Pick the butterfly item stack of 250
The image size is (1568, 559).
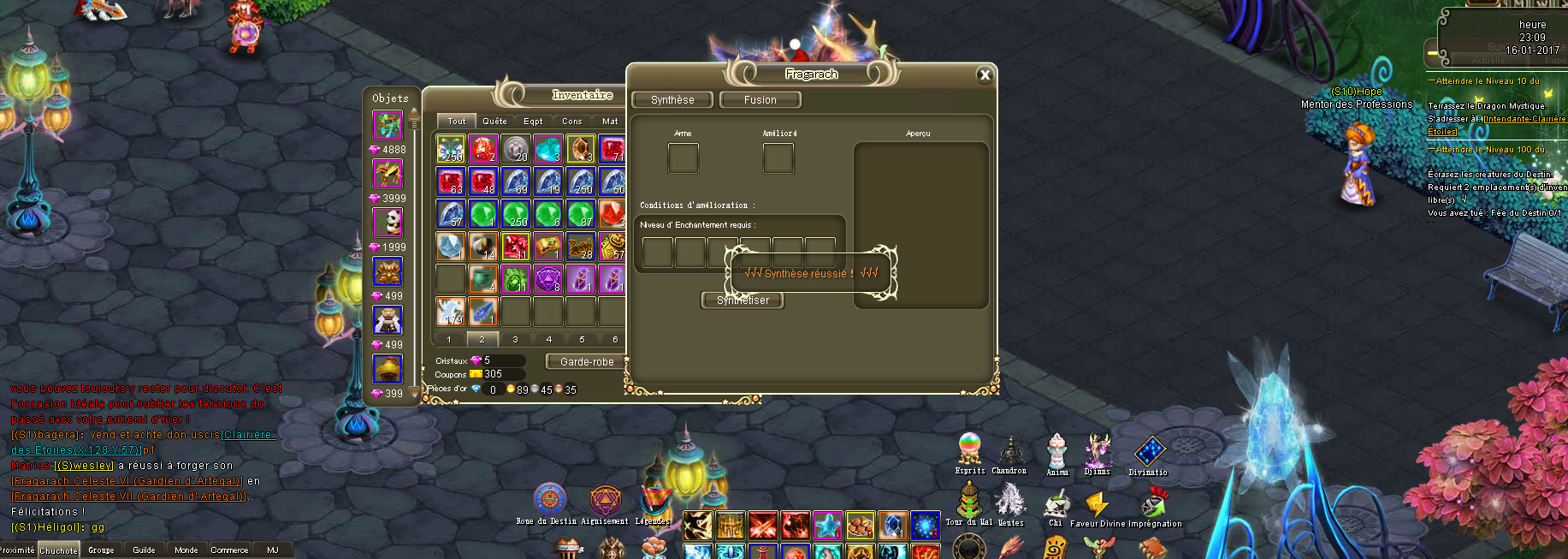click(x=450, y=149)
